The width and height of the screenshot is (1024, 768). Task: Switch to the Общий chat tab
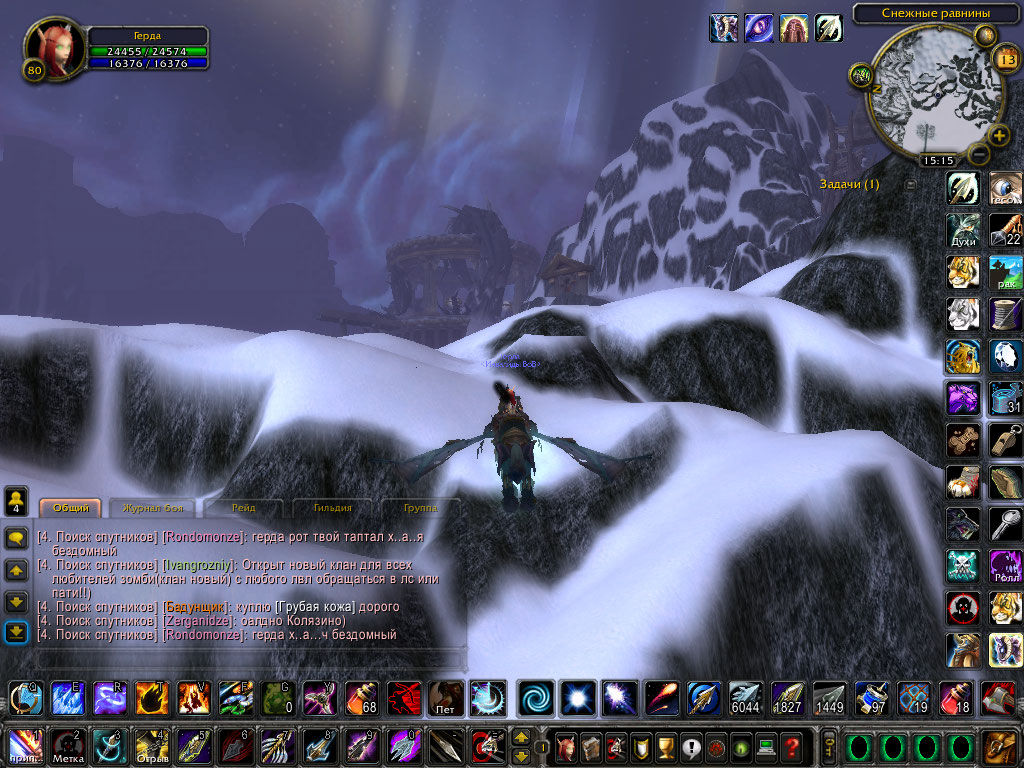(x=70, y=509)
